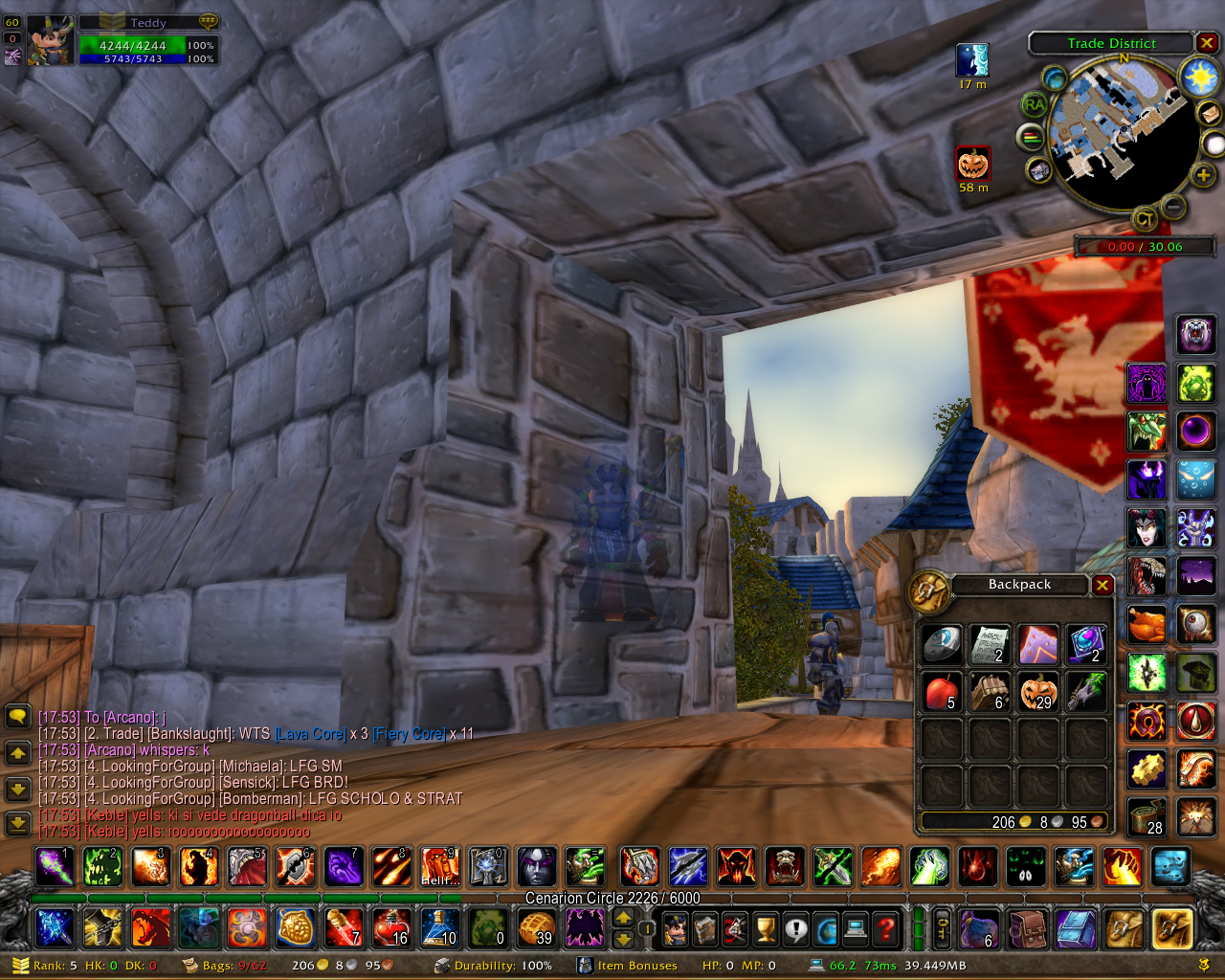The width and height of the screenshot is (1225, 980).
Task: Click the Fiery Core link in chat
Action: [x=409, y=734]
